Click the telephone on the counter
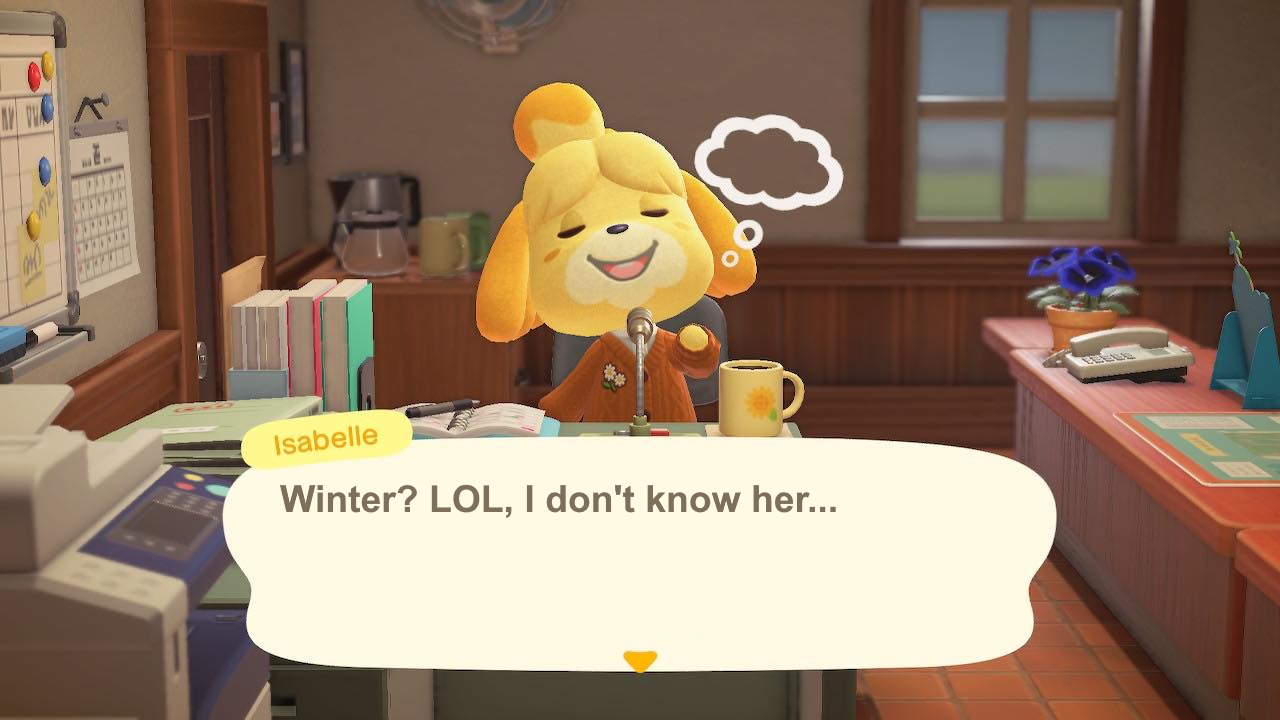This screenshot has height=720, width=1280. click(1125, 360)
